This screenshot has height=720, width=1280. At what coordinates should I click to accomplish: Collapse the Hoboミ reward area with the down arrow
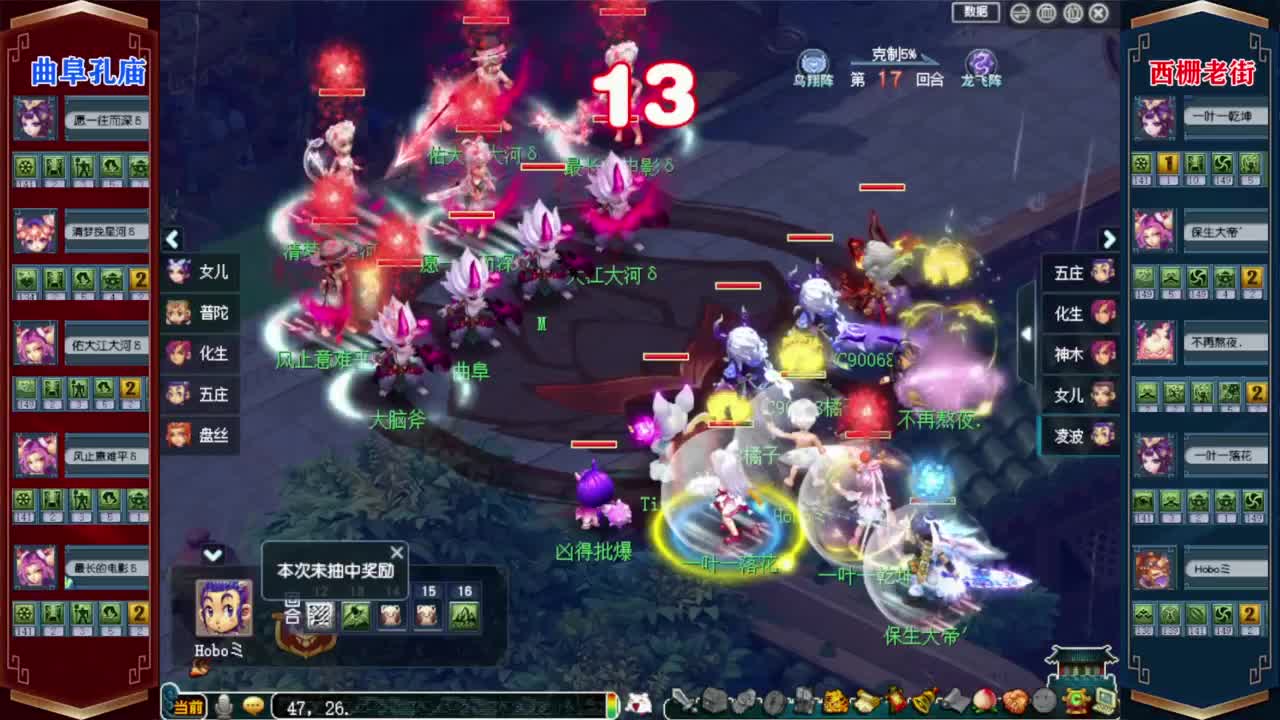212,552
